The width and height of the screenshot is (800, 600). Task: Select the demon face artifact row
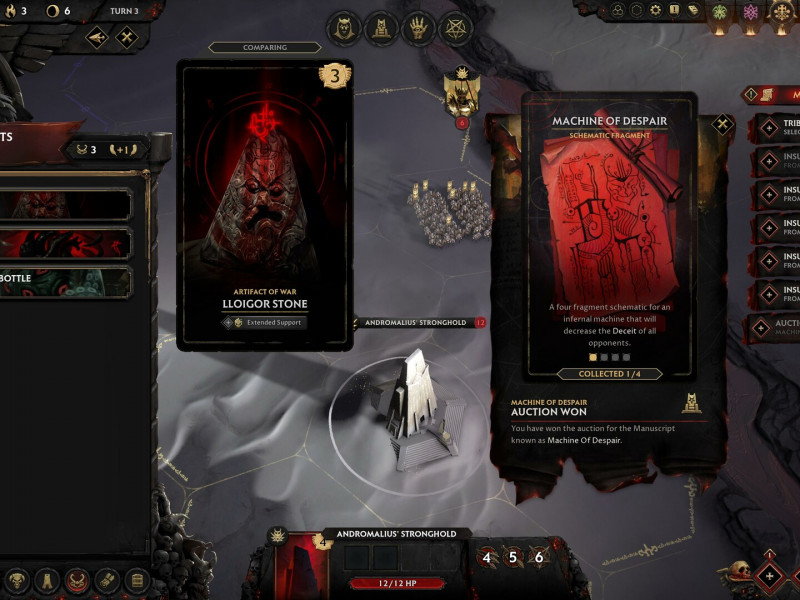(x=66, y=205)
